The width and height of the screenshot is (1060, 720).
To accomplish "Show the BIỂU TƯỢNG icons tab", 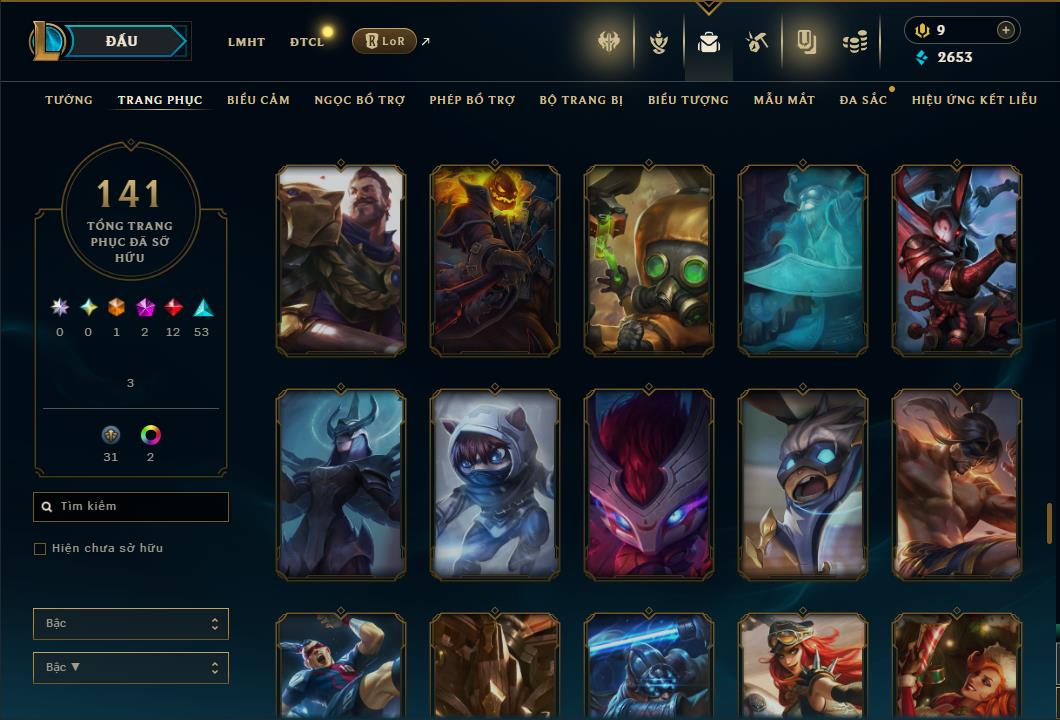I will [688, 100].
